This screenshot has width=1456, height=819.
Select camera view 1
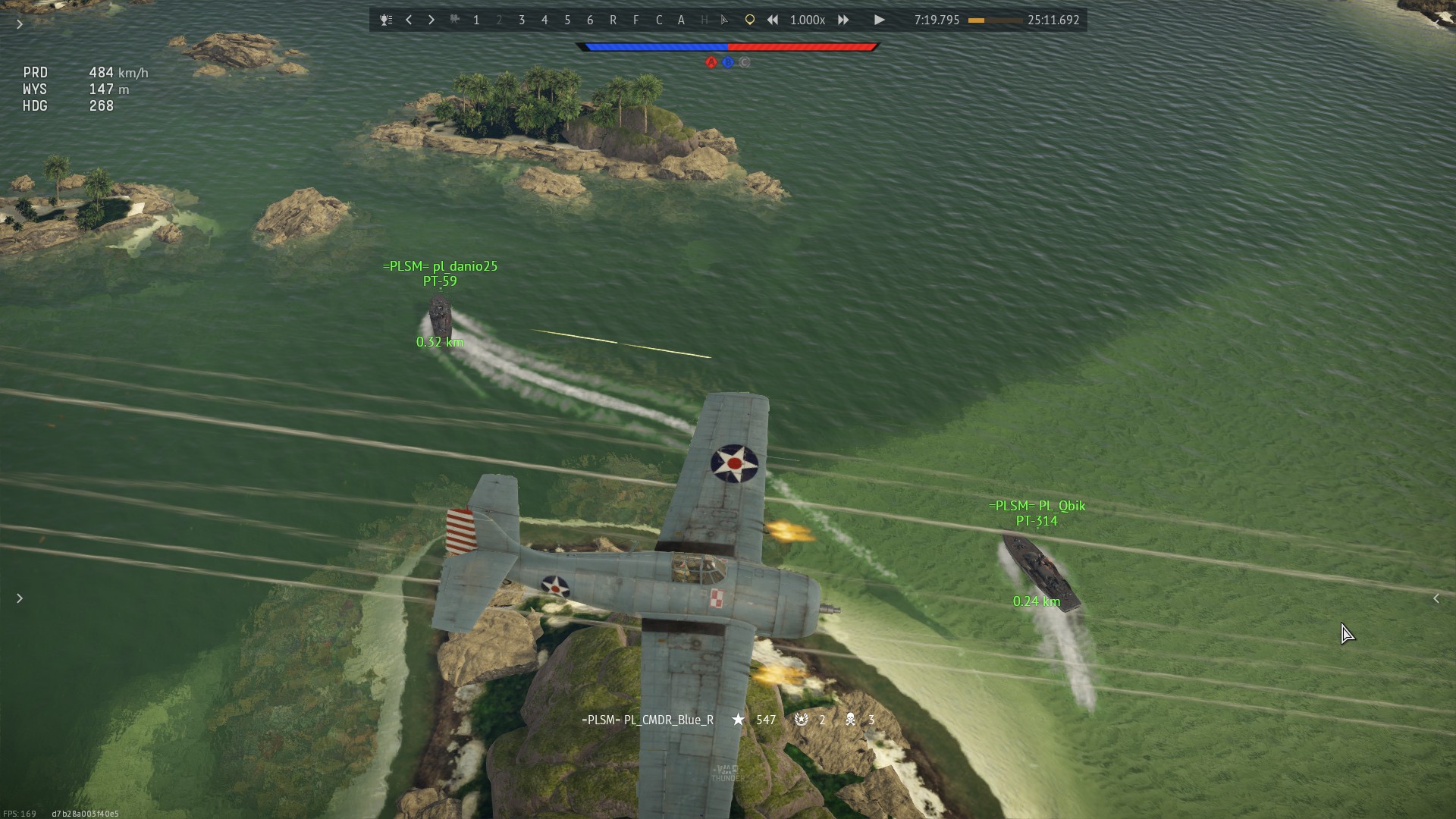(x=476, y=20)
